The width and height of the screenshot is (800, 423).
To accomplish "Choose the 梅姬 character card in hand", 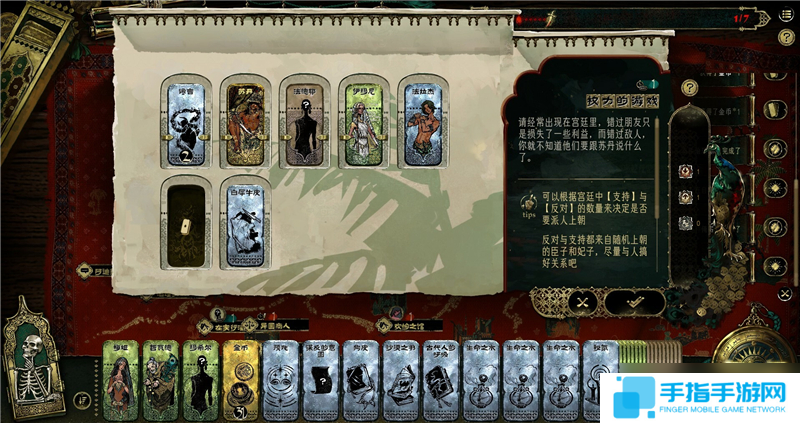I will coord(122,380).
